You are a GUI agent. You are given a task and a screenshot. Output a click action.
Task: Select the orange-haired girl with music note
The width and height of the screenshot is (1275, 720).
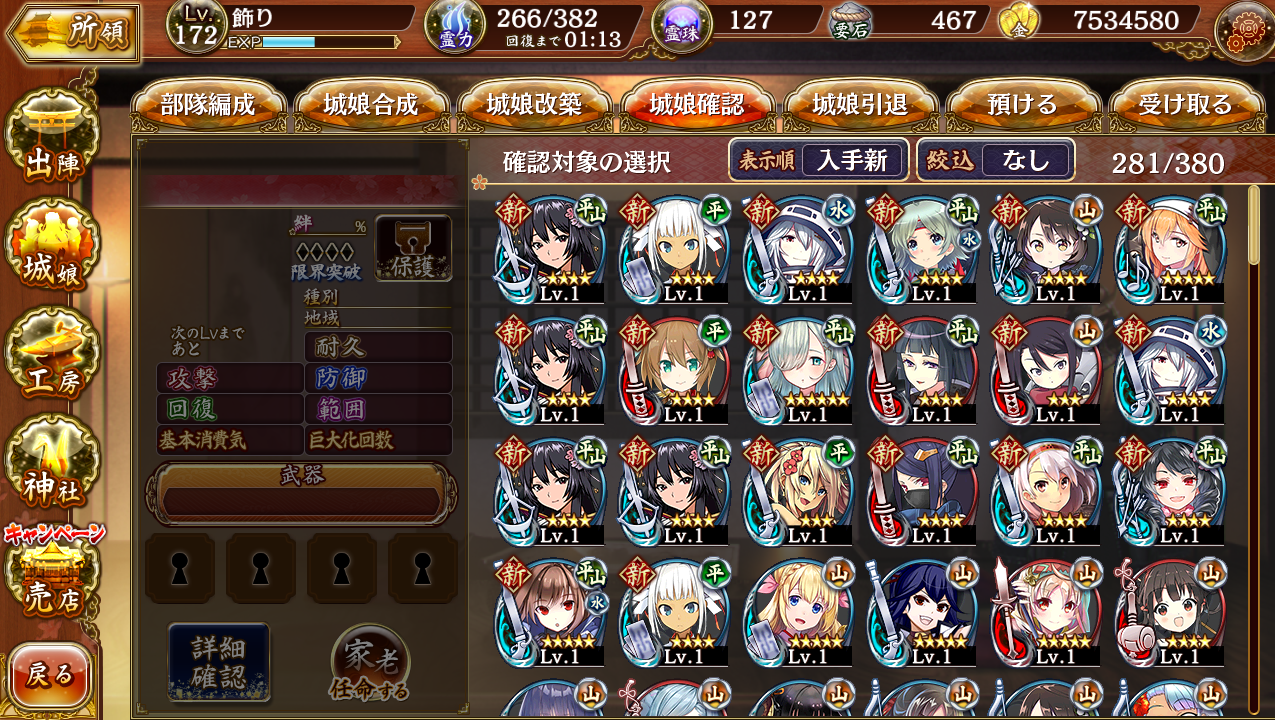pos(1170,250)
